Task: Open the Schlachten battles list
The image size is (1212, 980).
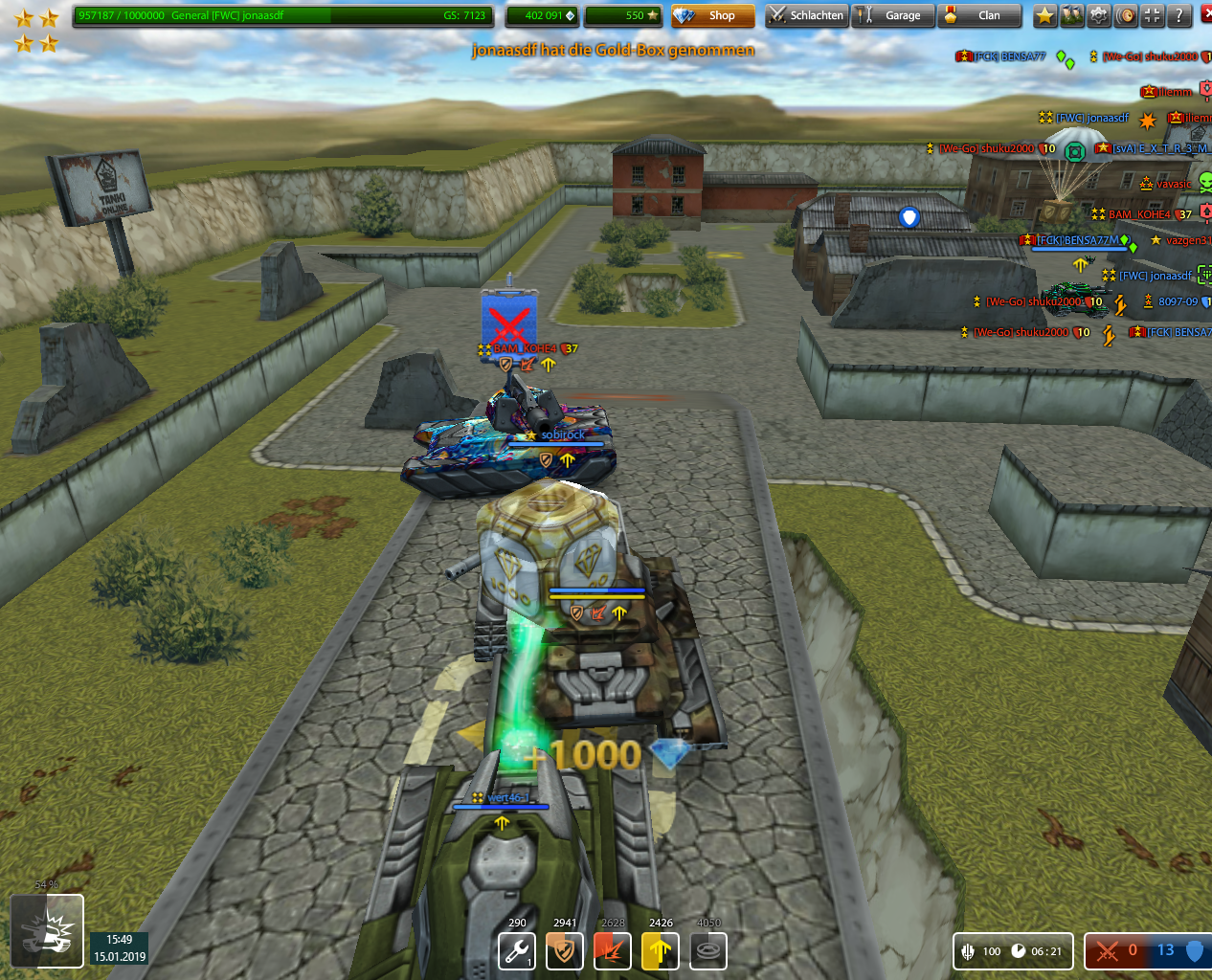Action: [x=806, y=15]
